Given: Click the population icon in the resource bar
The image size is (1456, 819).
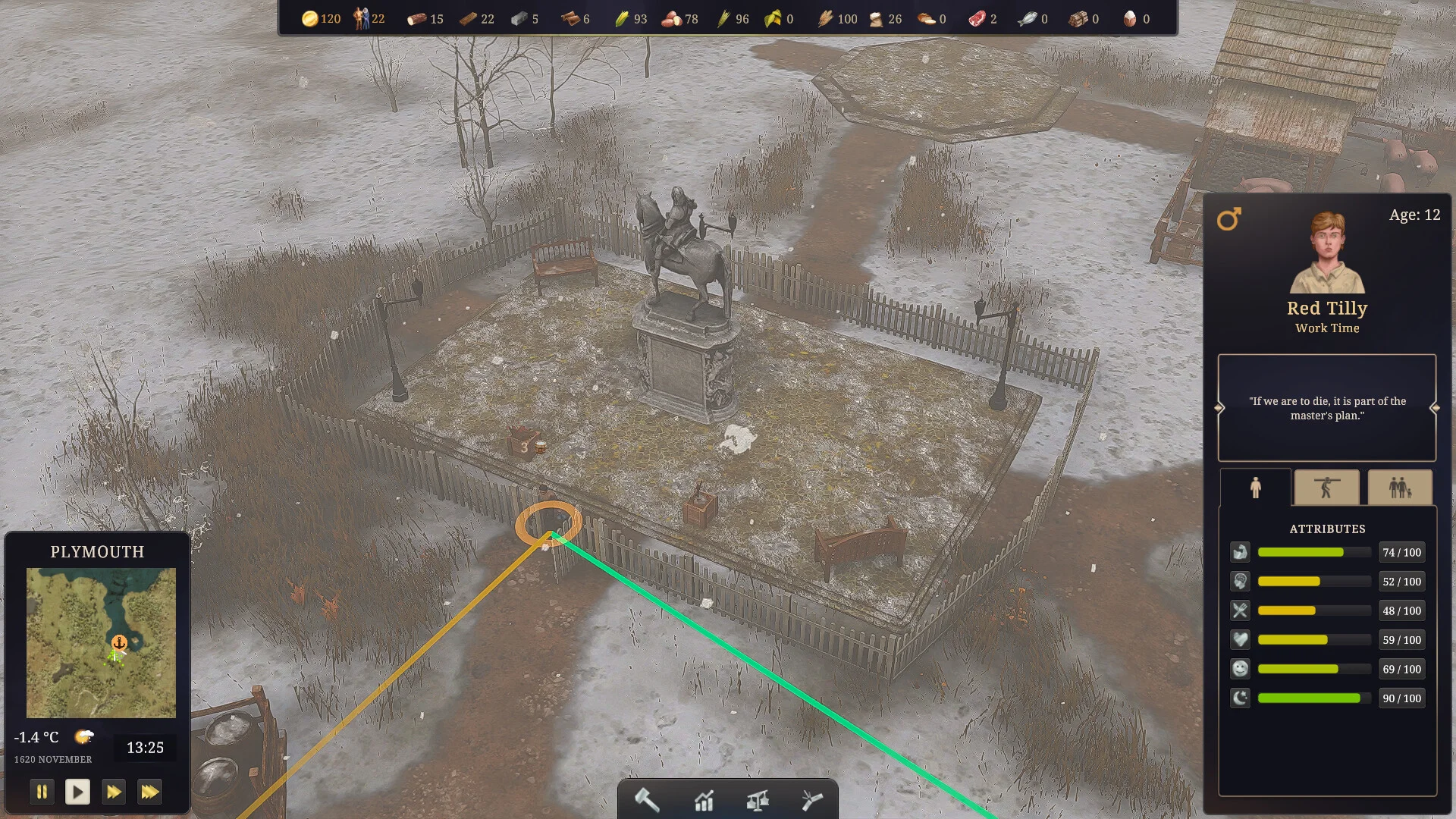Looking at the screenshot, I should pos(361,19).
